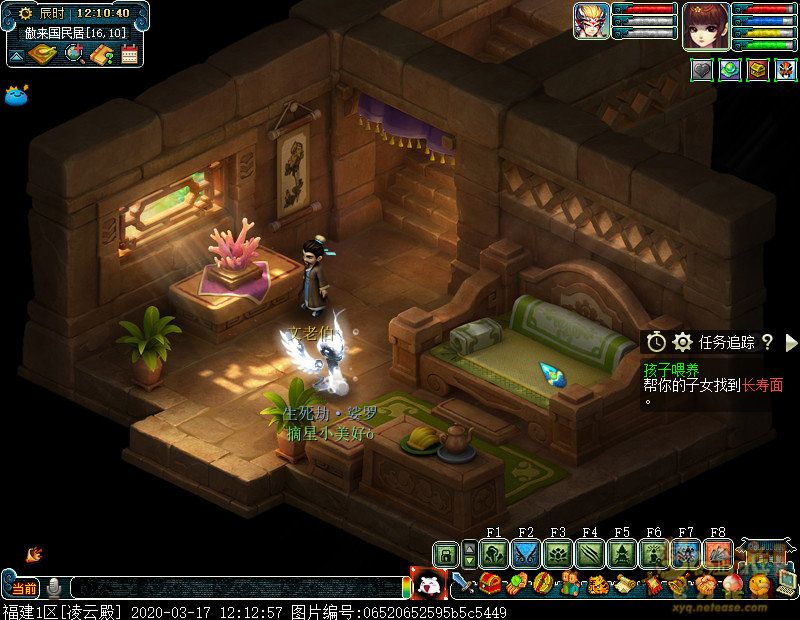The height and width of the screenshot is (620, 800).
Task: Collapse the quest tracker panel arrow
Action: 791,342
